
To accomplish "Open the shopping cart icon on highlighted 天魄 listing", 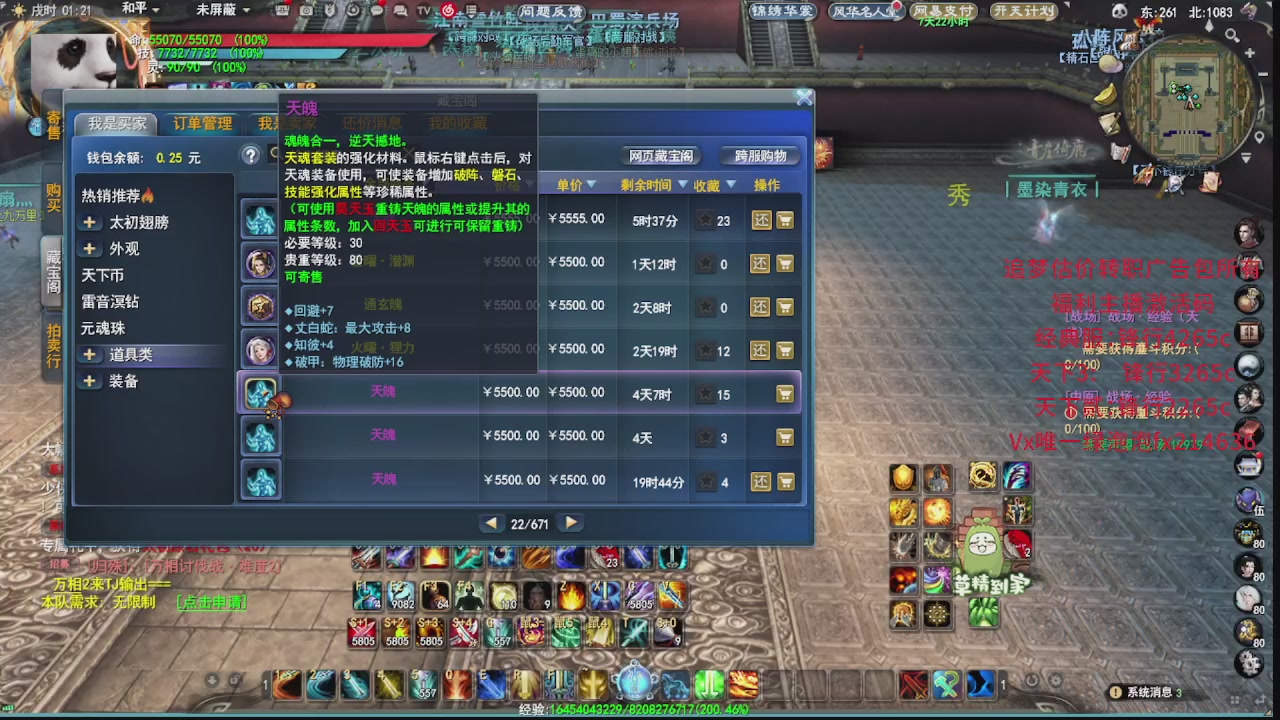I will click(x=786, y=394).
